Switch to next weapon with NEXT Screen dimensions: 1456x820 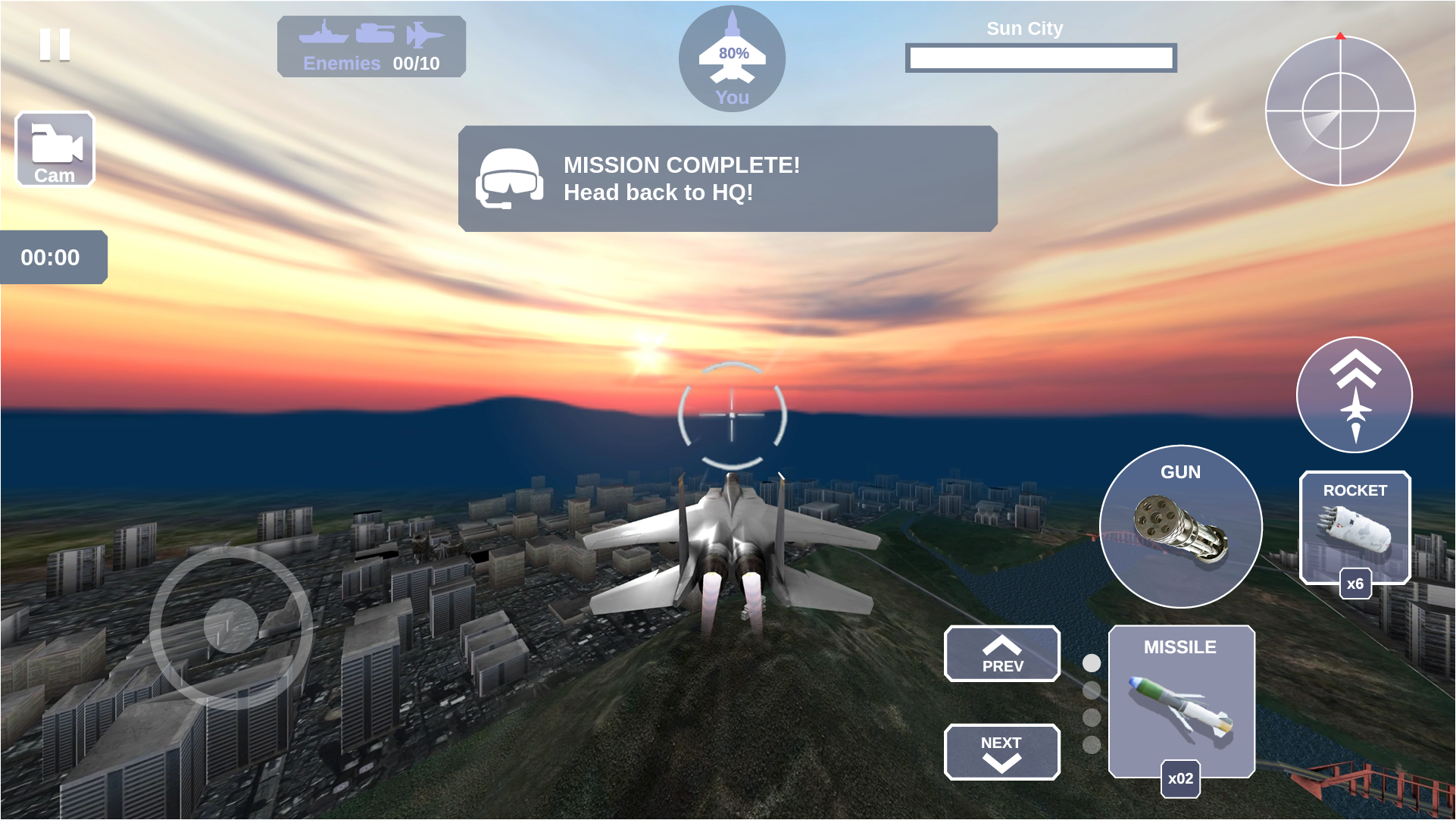click(x=1001, y=752)
